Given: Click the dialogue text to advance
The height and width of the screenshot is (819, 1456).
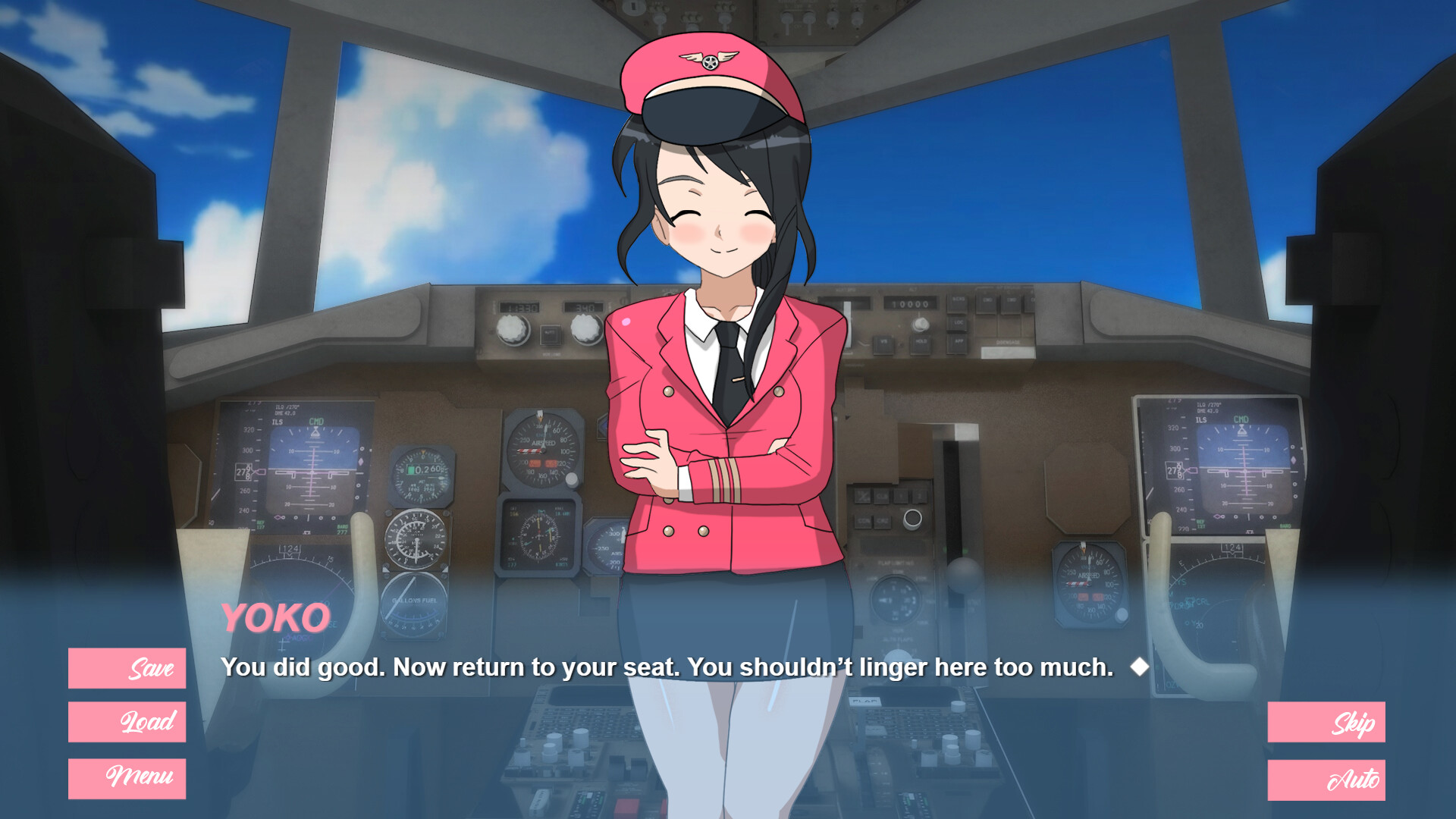Looking at the screenshot, I should pyautogui.click(x=667, y=668).
